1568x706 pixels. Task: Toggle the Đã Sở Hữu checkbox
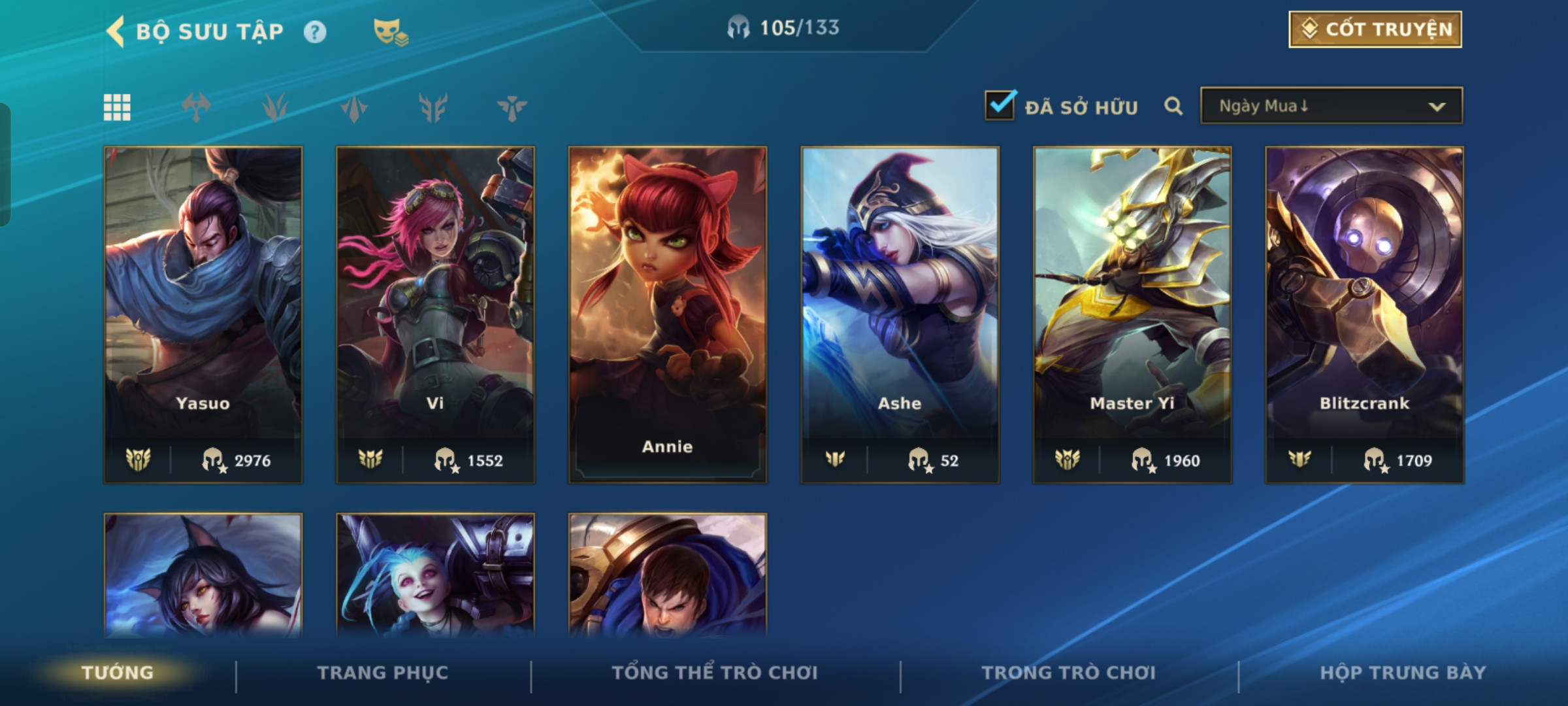(x=1000, y=106)
